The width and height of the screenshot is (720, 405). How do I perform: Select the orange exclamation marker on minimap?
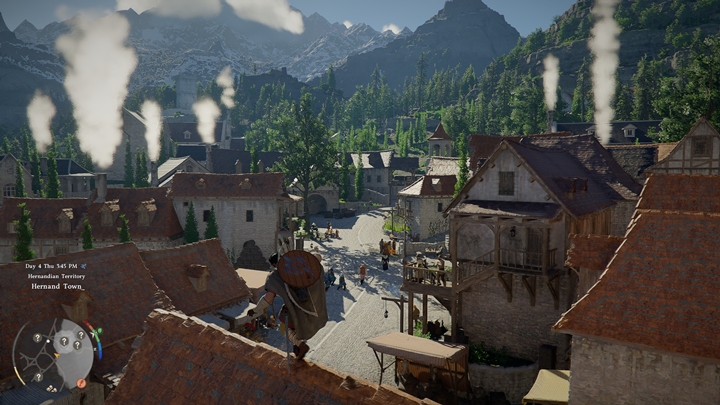(x=81, y=383)
